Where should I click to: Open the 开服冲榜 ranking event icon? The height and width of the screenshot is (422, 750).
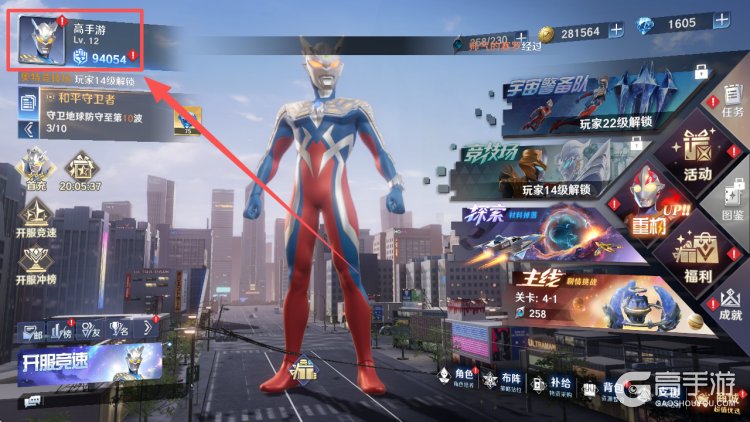35,265
